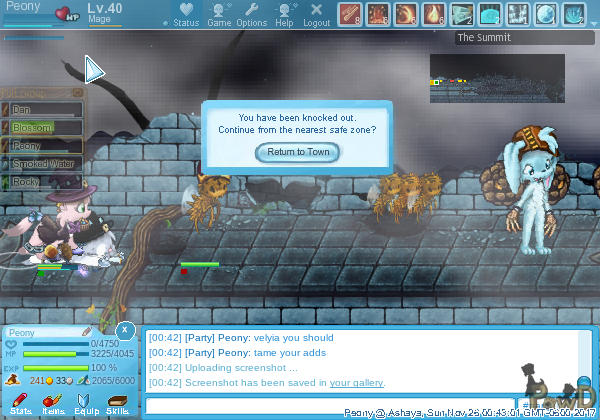600x420 pixels.
Task: Select party member Rocky
Action: coord(44,182)
